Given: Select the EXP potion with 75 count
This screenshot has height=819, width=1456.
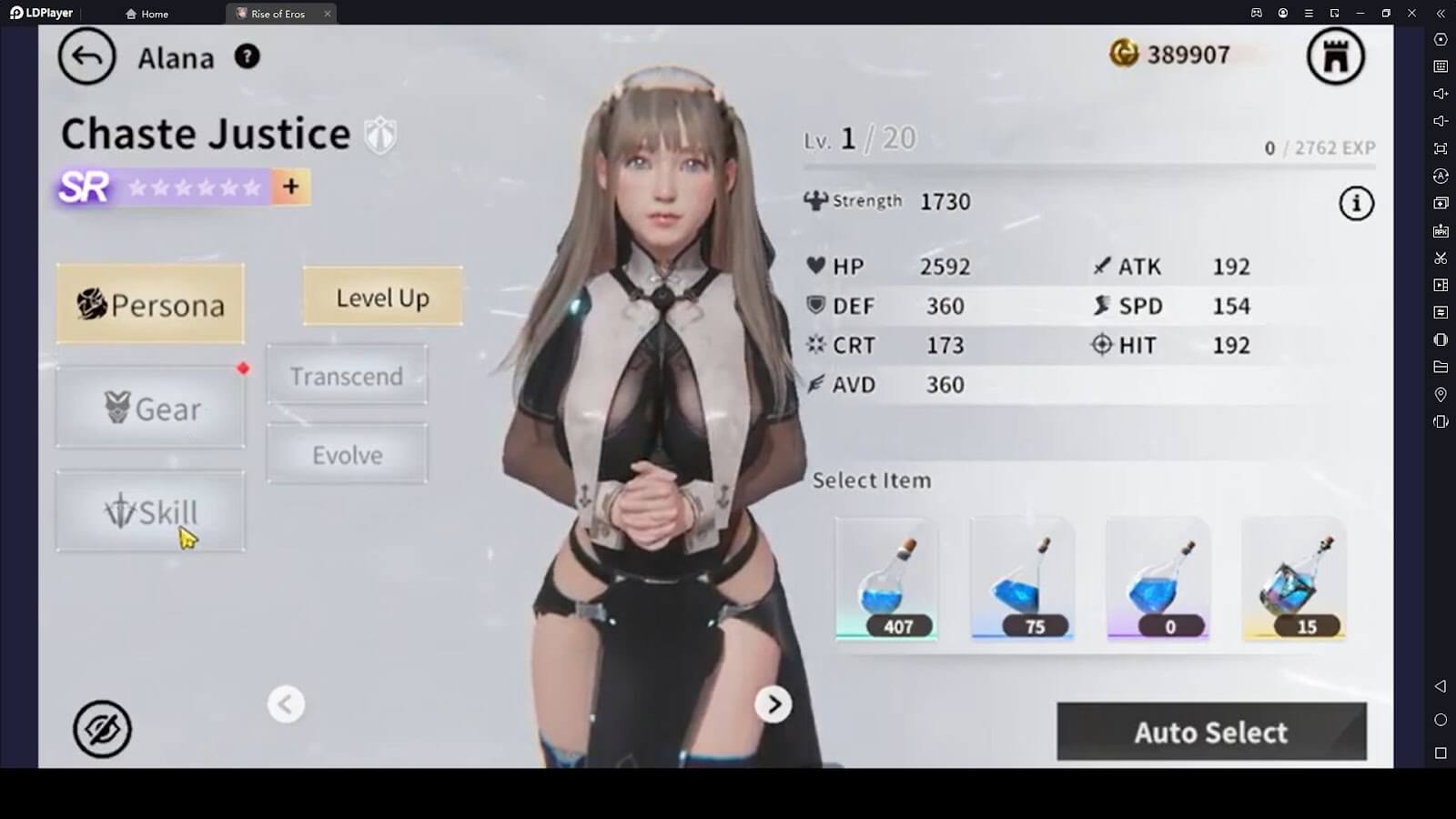Looking at the screenshot, I should point(1022,579).
